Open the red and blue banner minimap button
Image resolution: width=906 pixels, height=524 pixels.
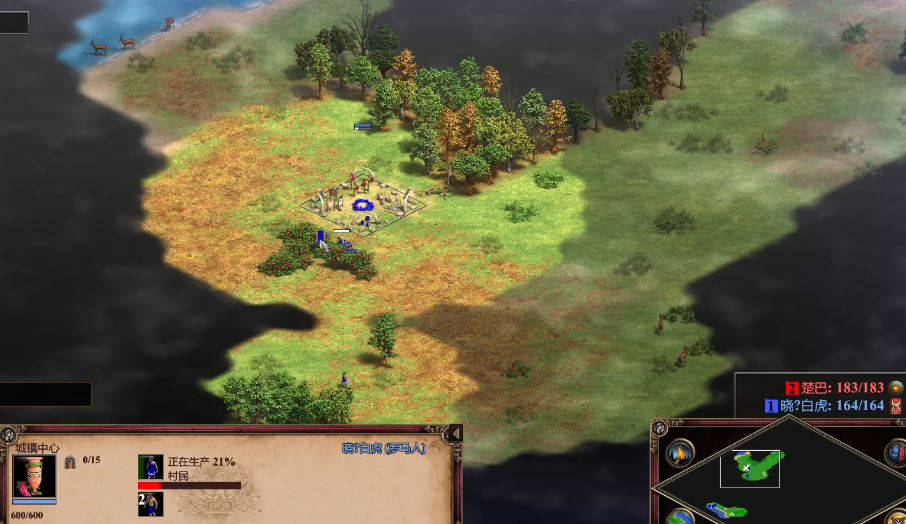coord(895,453)
